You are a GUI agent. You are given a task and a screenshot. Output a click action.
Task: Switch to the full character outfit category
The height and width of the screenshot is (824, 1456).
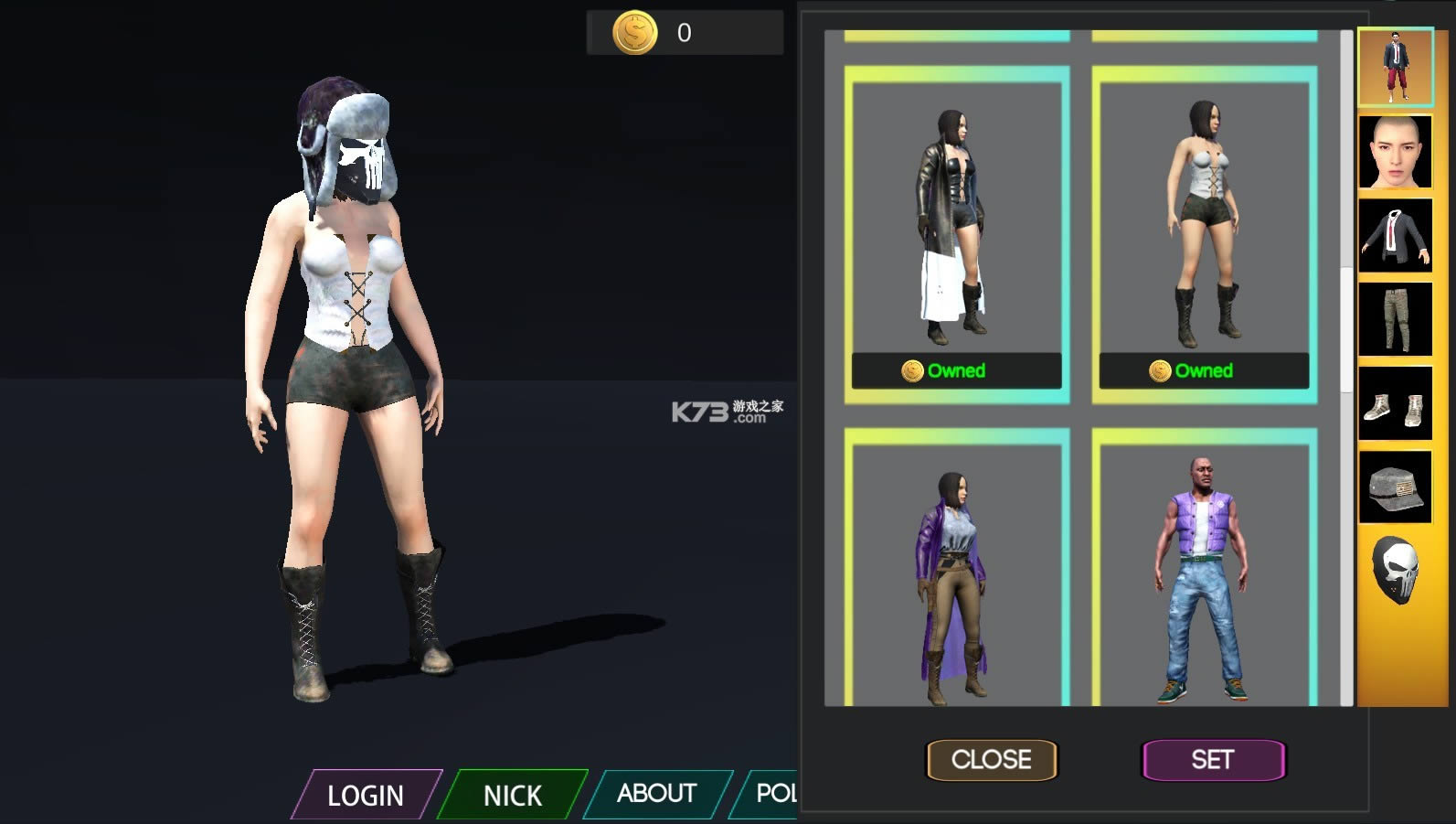click(x=1395, y=67)
